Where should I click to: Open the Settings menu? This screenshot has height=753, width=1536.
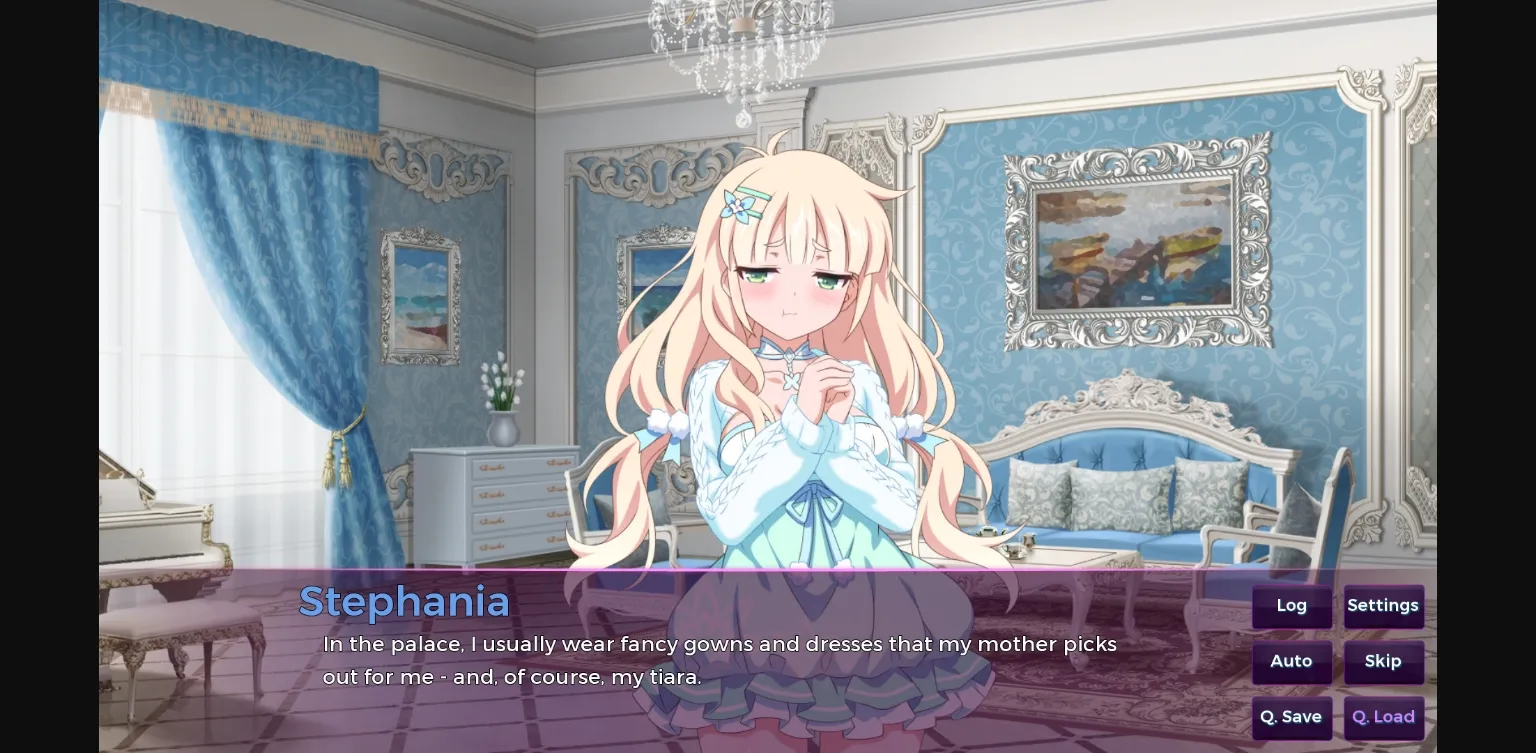(x=1383, y=605)
